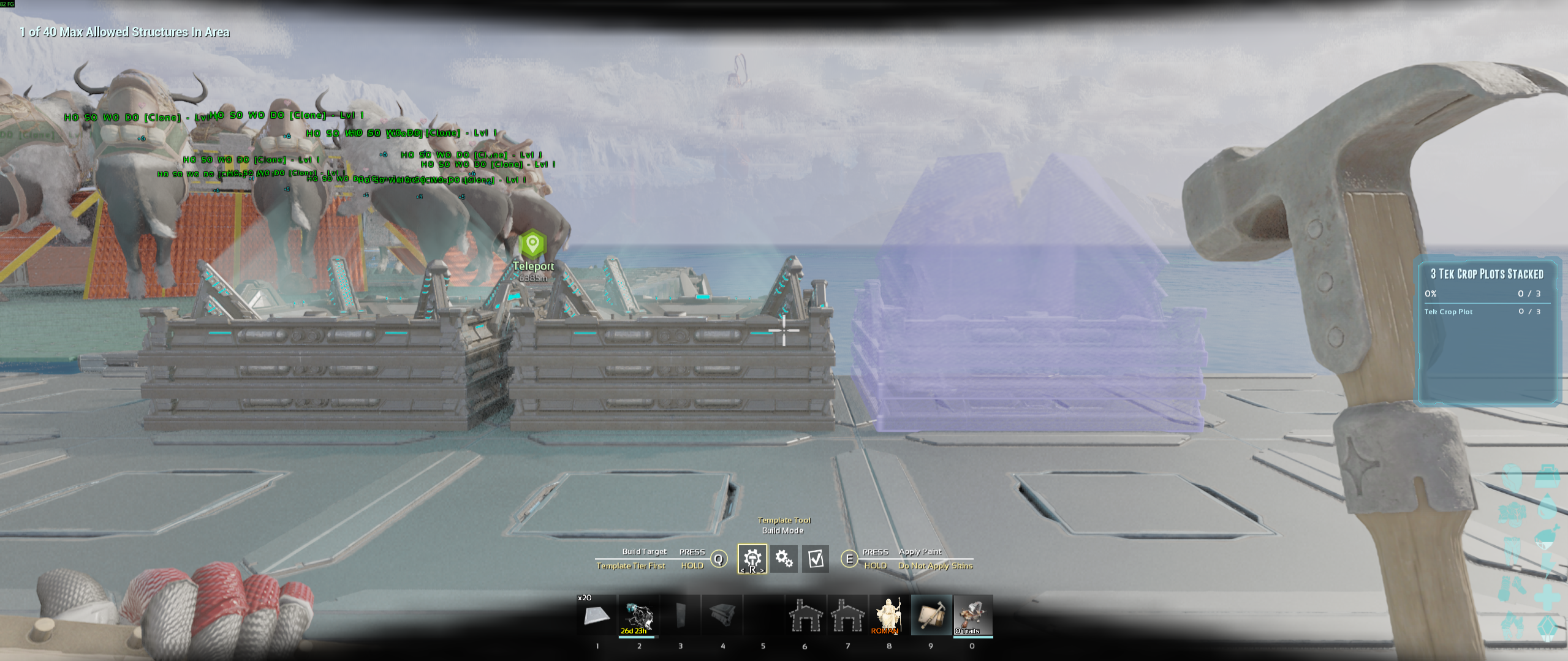1568x661 pixels.
Task: Select the hotbar item labeled 0 Traits
Action: click(x=972, y=615)
